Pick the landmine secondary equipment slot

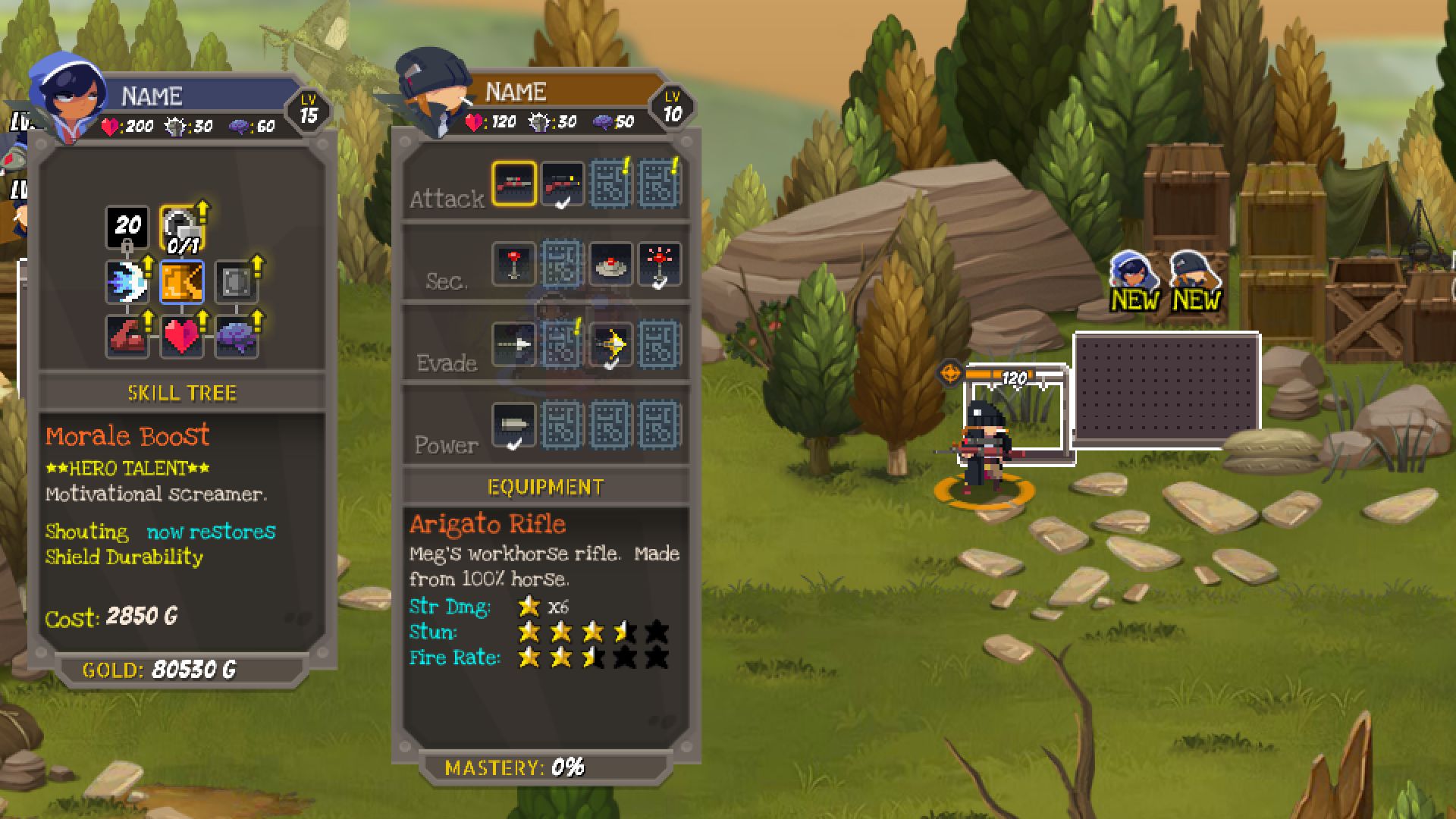[x=610, y=264]
